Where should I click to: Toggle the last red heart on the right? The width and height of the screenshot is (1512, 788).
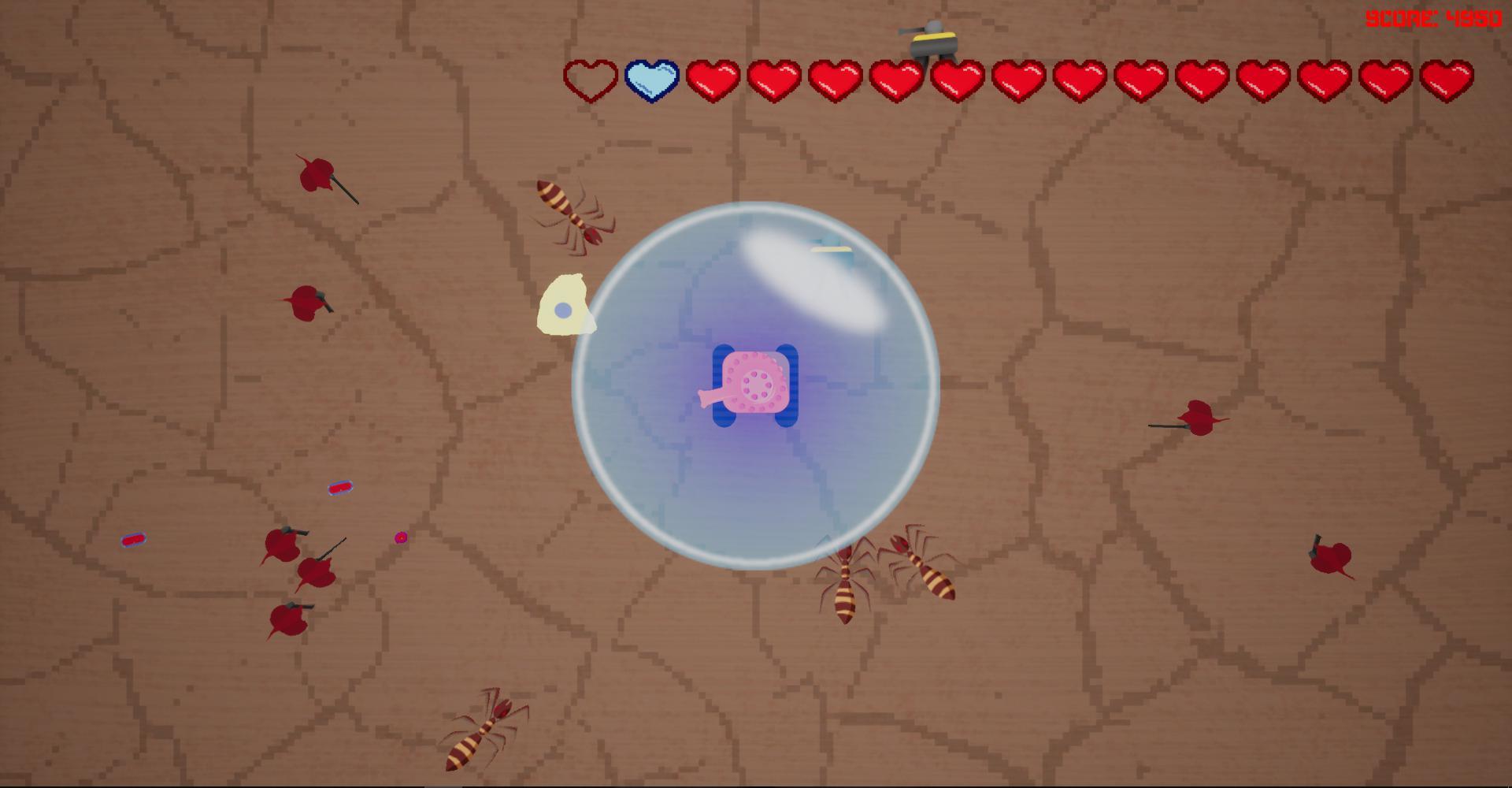point(1449,79)
